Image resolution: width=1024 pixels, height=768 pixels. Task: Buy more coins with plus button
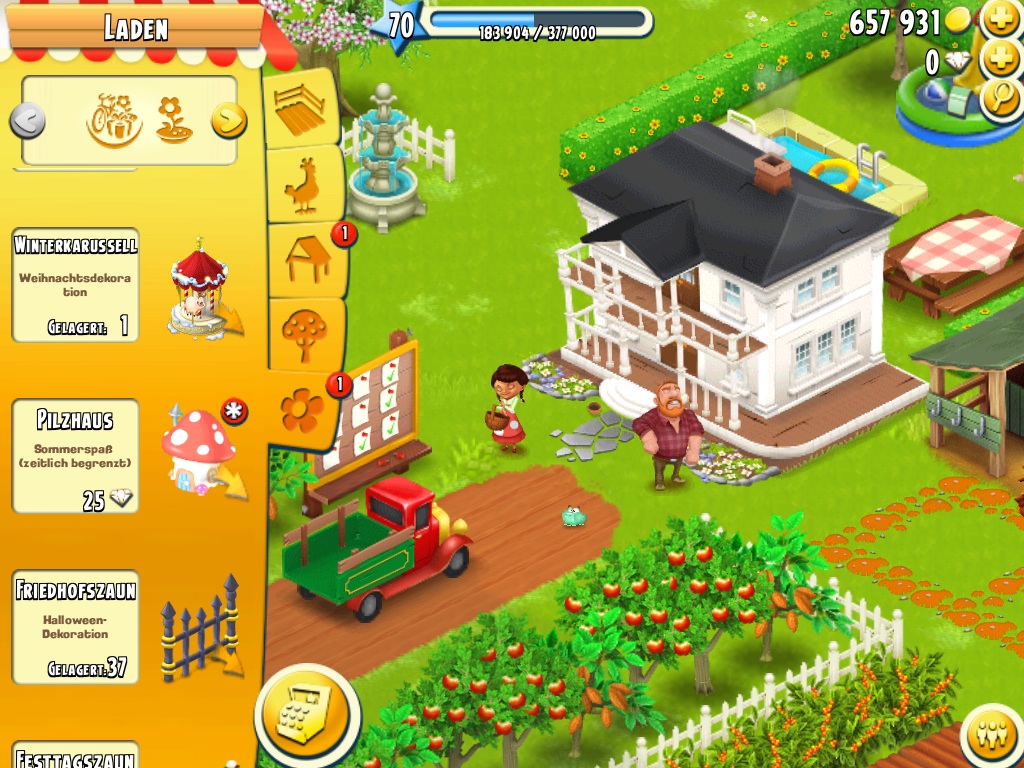click(x=999, y=19)
